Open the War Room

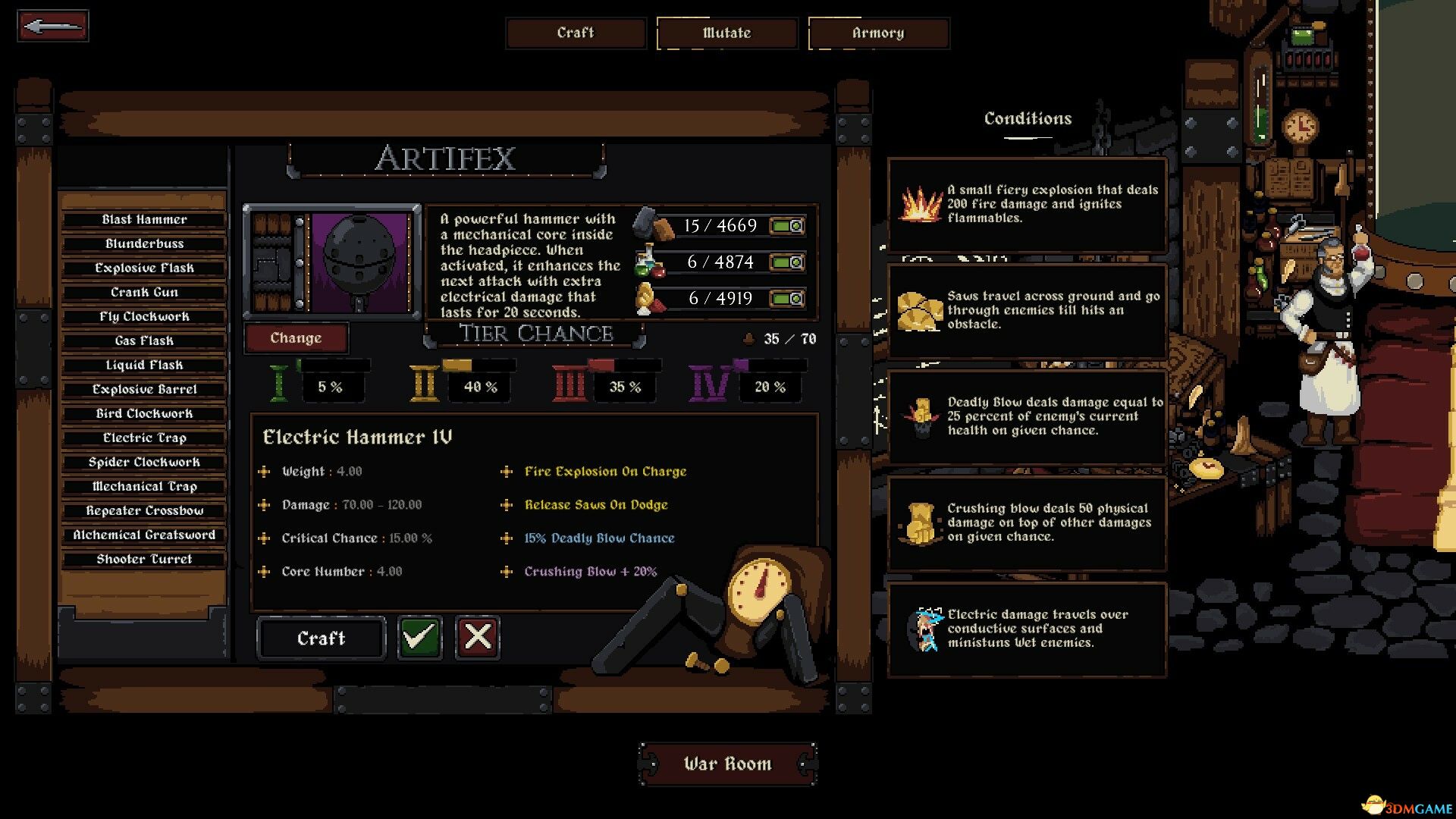click(727, 764)
